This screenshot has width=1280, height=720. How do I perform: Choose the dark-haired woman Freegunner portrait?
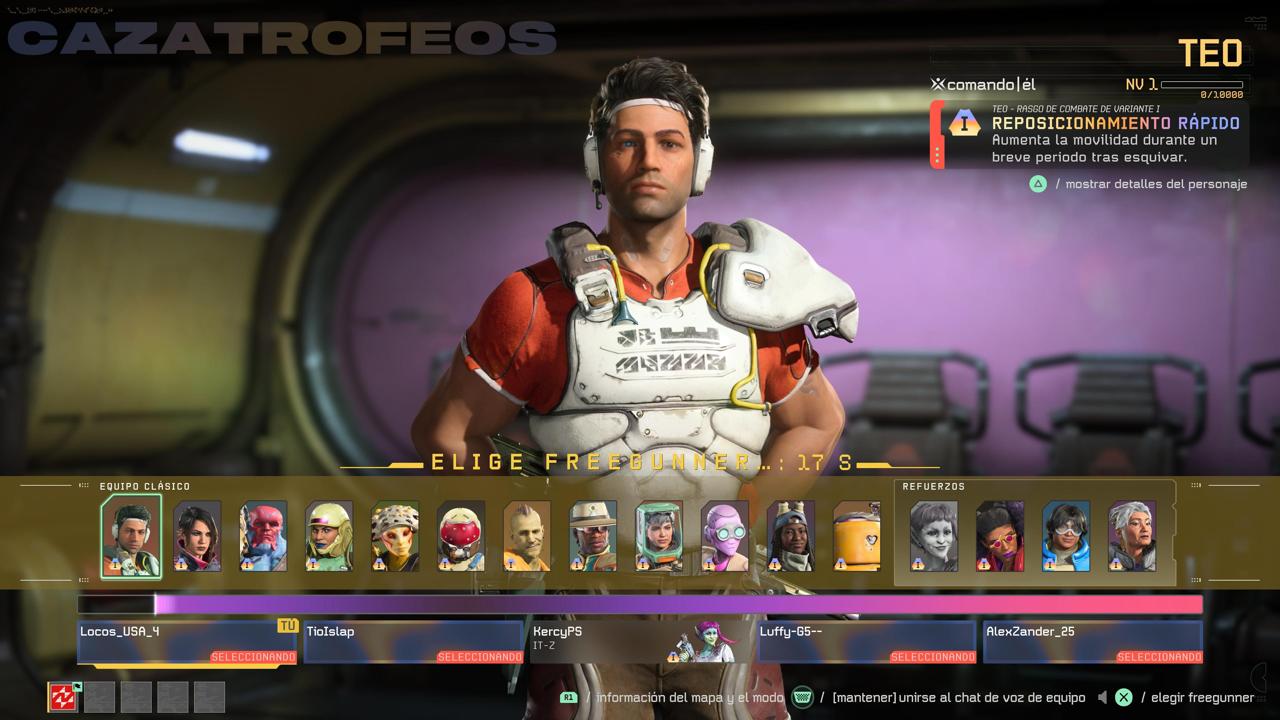click(x=197, y=536)
